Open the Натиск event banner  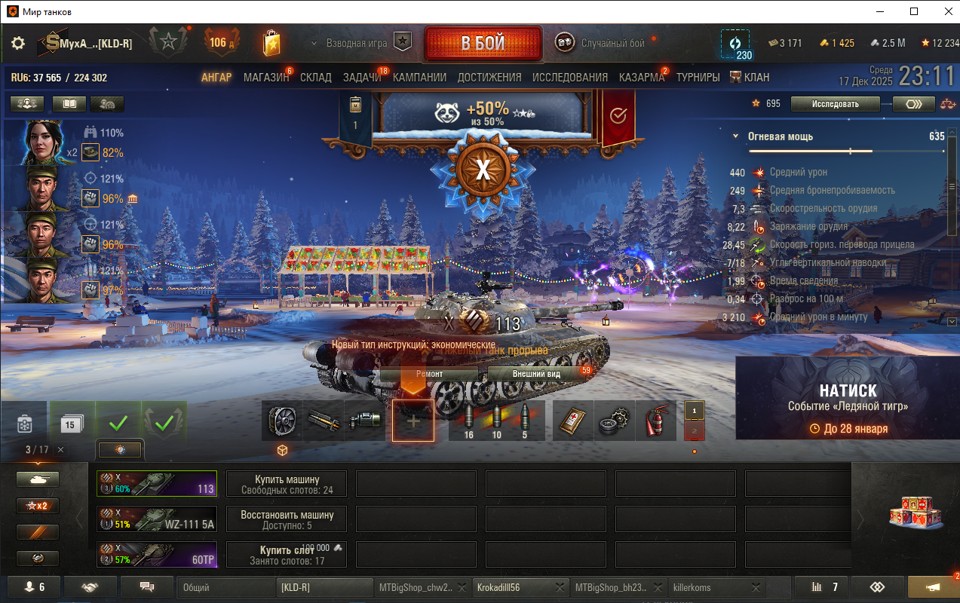[x=847, y=399]
